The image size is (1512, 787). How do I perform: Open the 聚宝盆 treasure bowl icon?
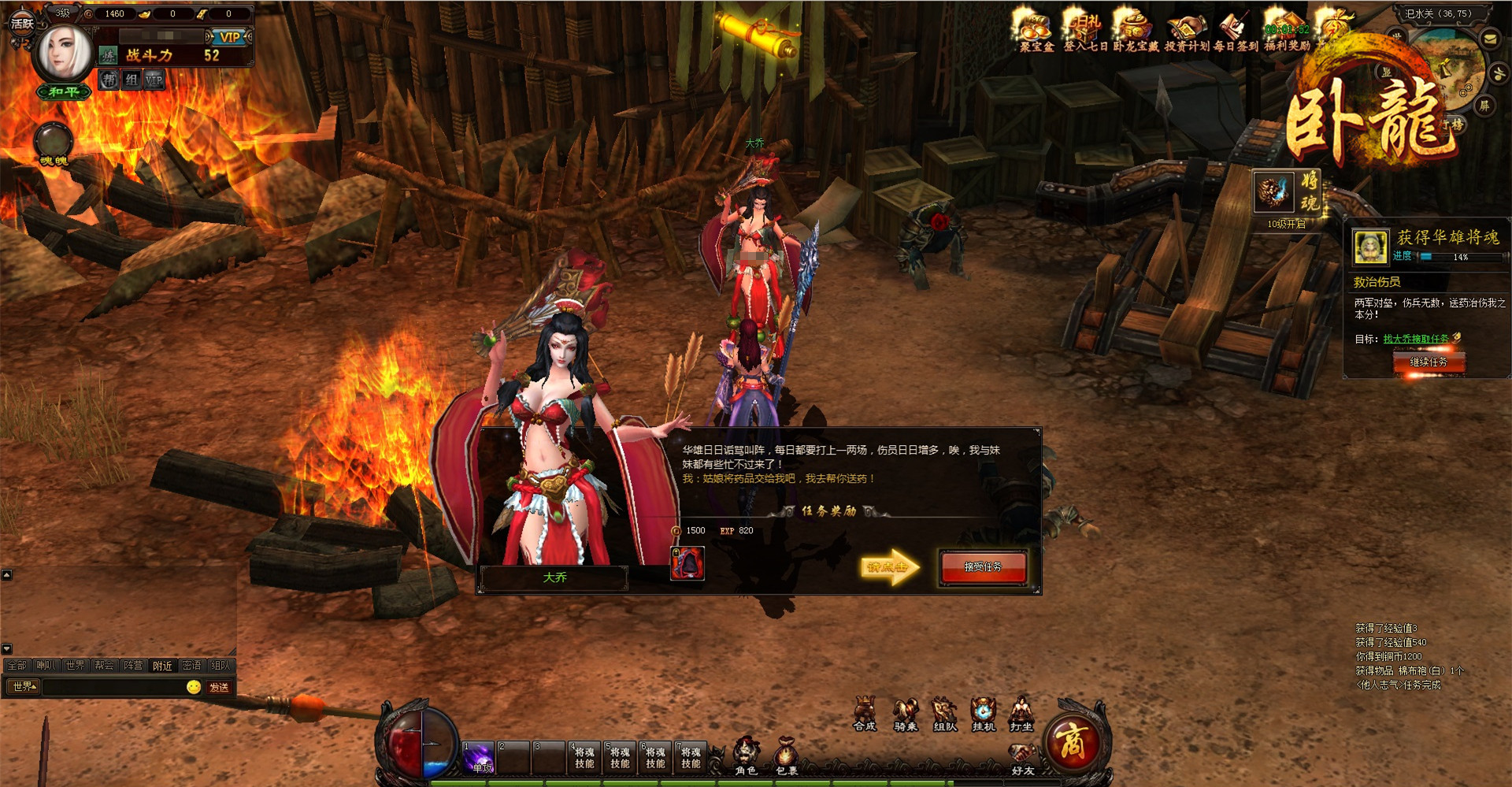[x=1036, y=32]
